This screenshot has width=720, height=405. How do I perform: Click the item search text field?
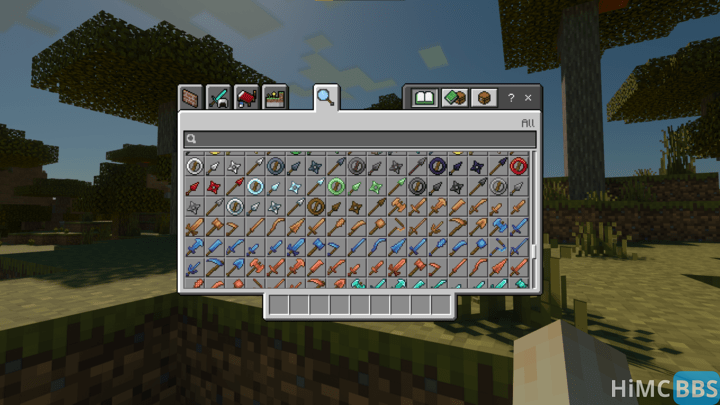point(360,140)
